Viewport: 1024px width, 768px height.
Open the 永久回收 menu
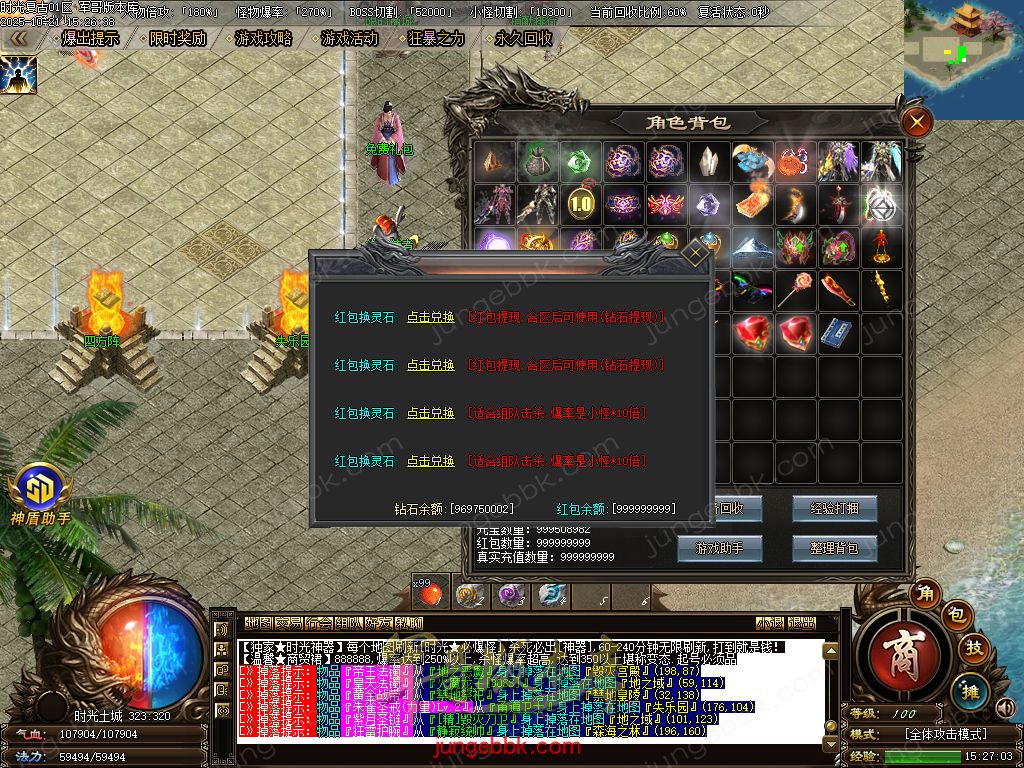point(523,38)
